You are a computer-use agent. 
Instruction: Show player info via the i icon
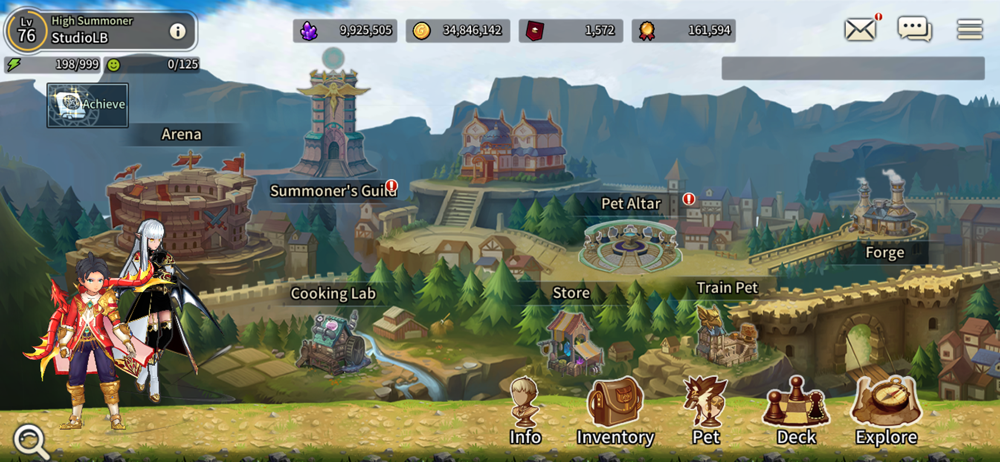pyautogui.click(x=178, y=31)
